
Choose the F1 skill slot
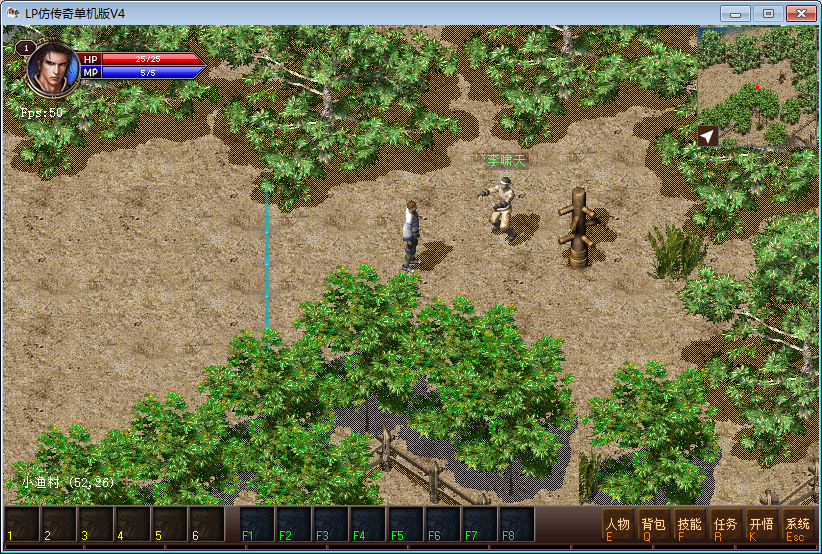[257, 525]
